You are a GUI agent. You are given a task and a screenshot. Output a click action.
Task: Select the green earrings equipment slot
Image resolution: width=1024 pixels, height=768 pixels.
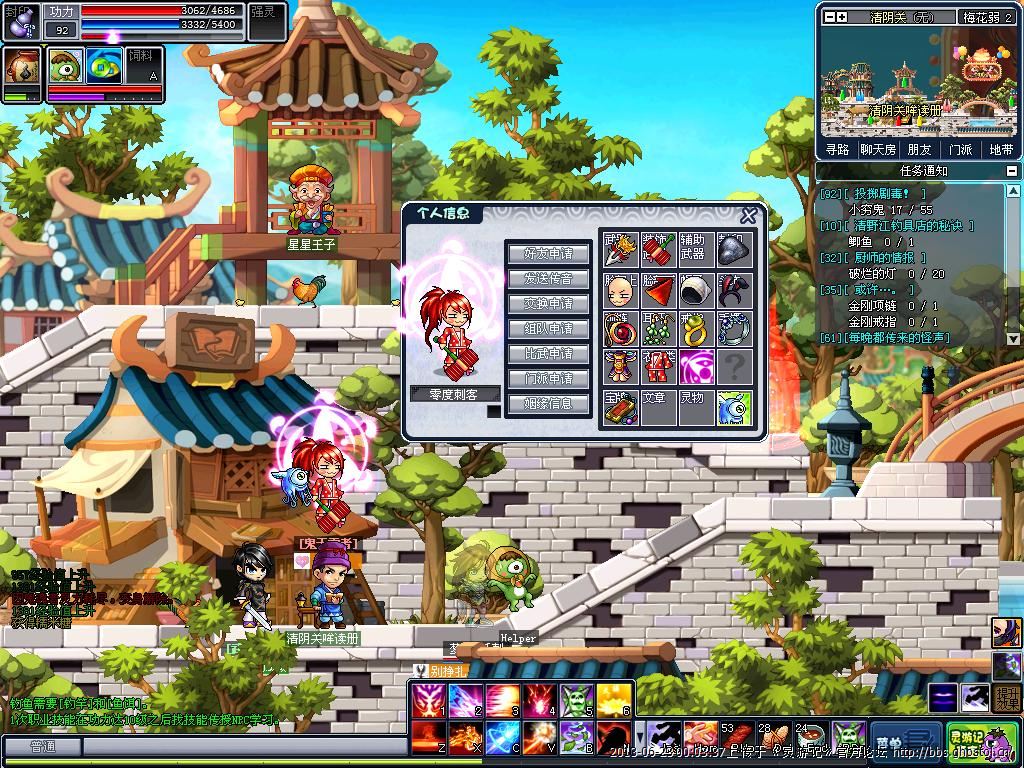[x=658, y=329]
